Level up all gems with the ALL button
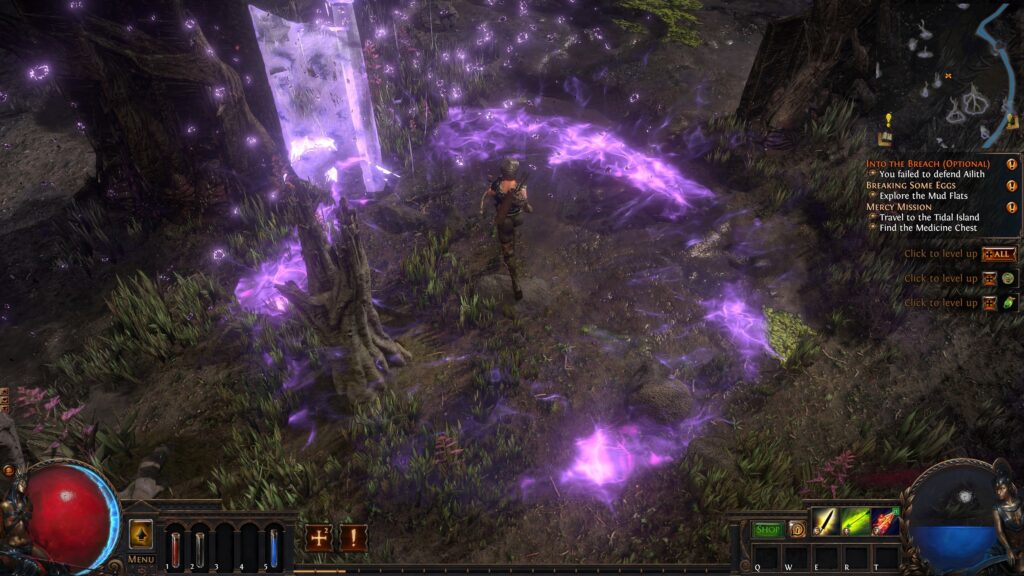The image size is (1024, 576). click(x=999, y=254)
